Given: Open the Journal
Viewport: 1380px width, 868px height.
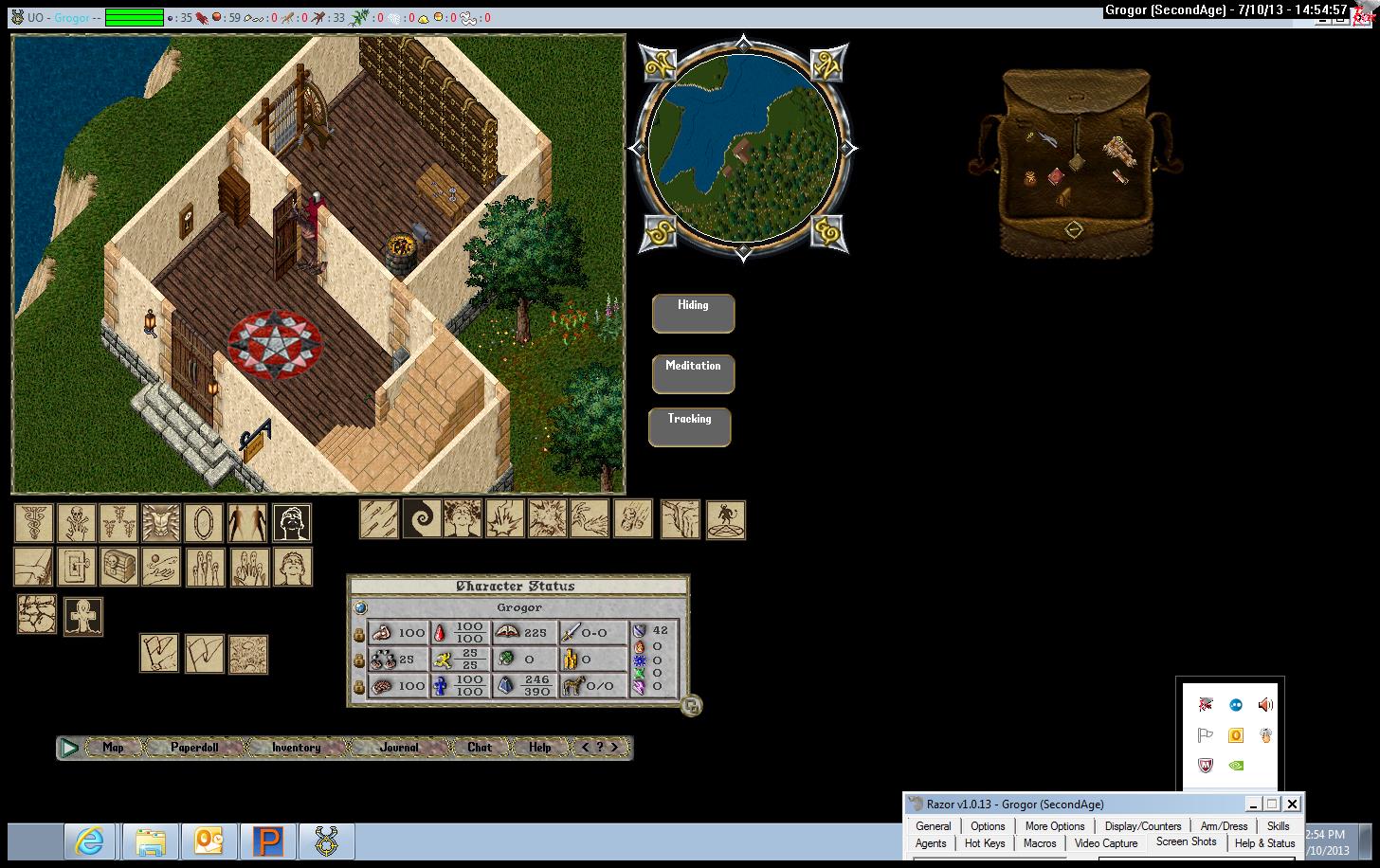Looking at the screenshot, I should point(399,748).
